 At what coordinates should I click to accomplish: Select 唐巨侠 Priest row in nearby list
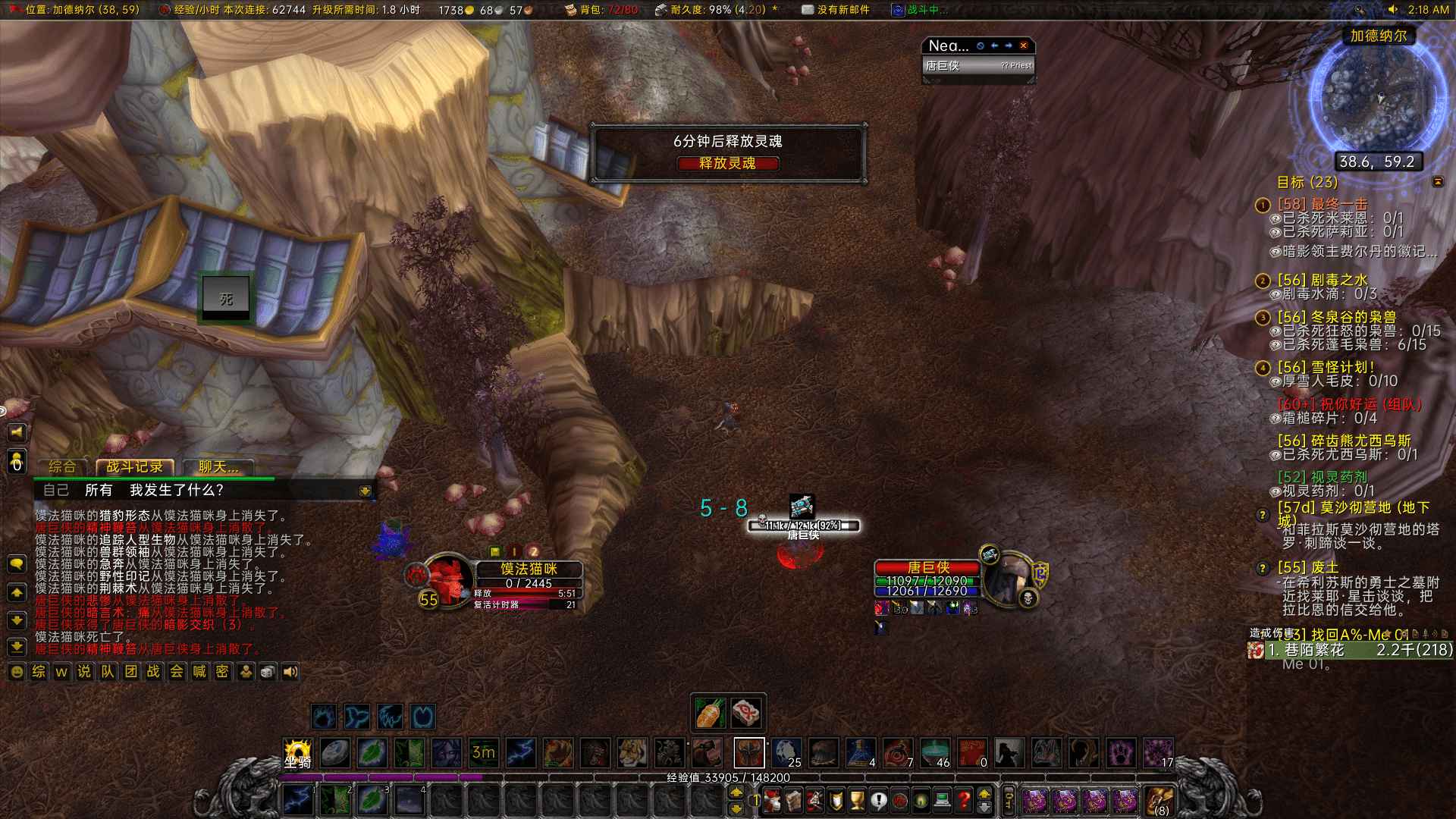(978, 66)
